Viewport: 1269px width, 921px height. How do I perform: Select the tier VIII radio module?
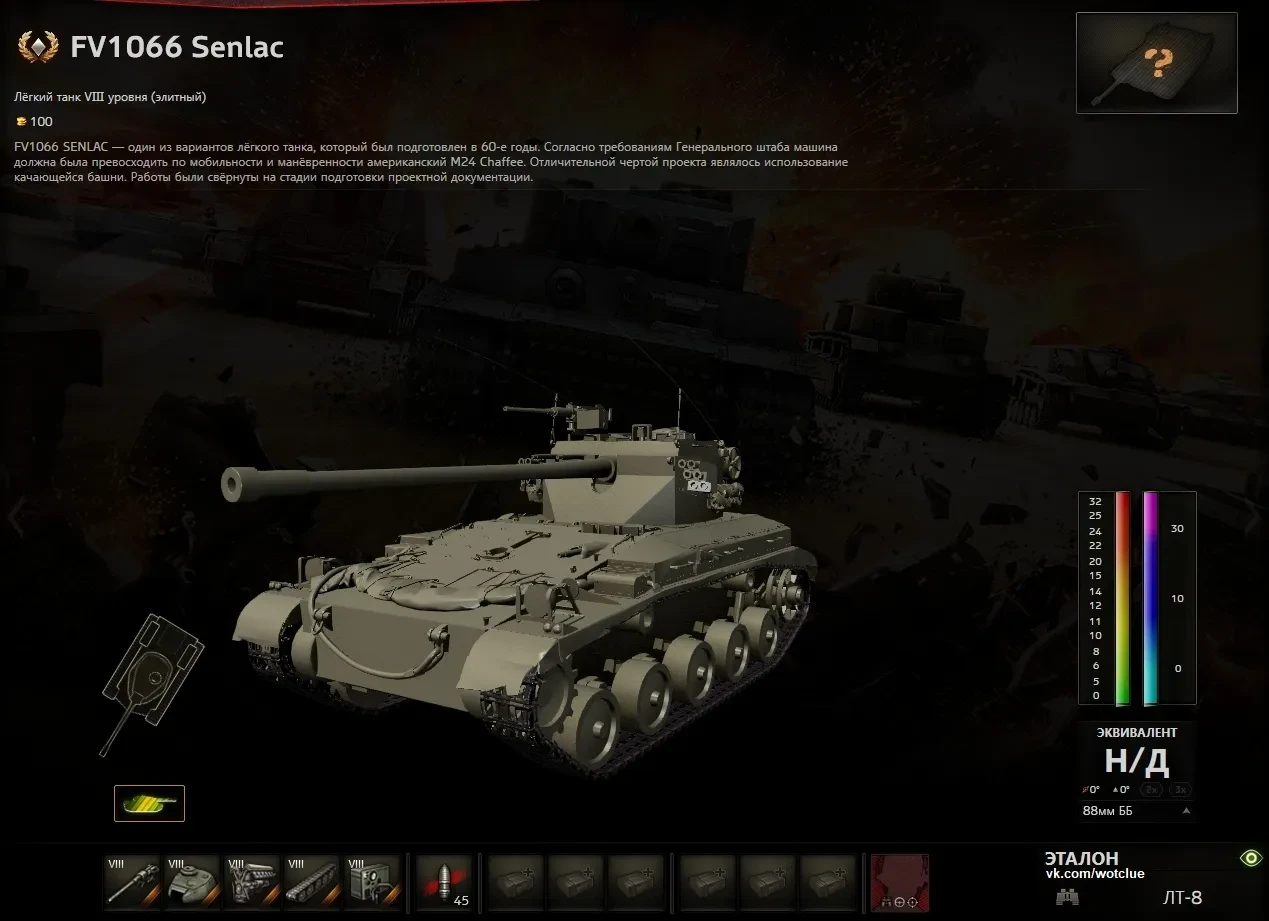click(372, 882)
